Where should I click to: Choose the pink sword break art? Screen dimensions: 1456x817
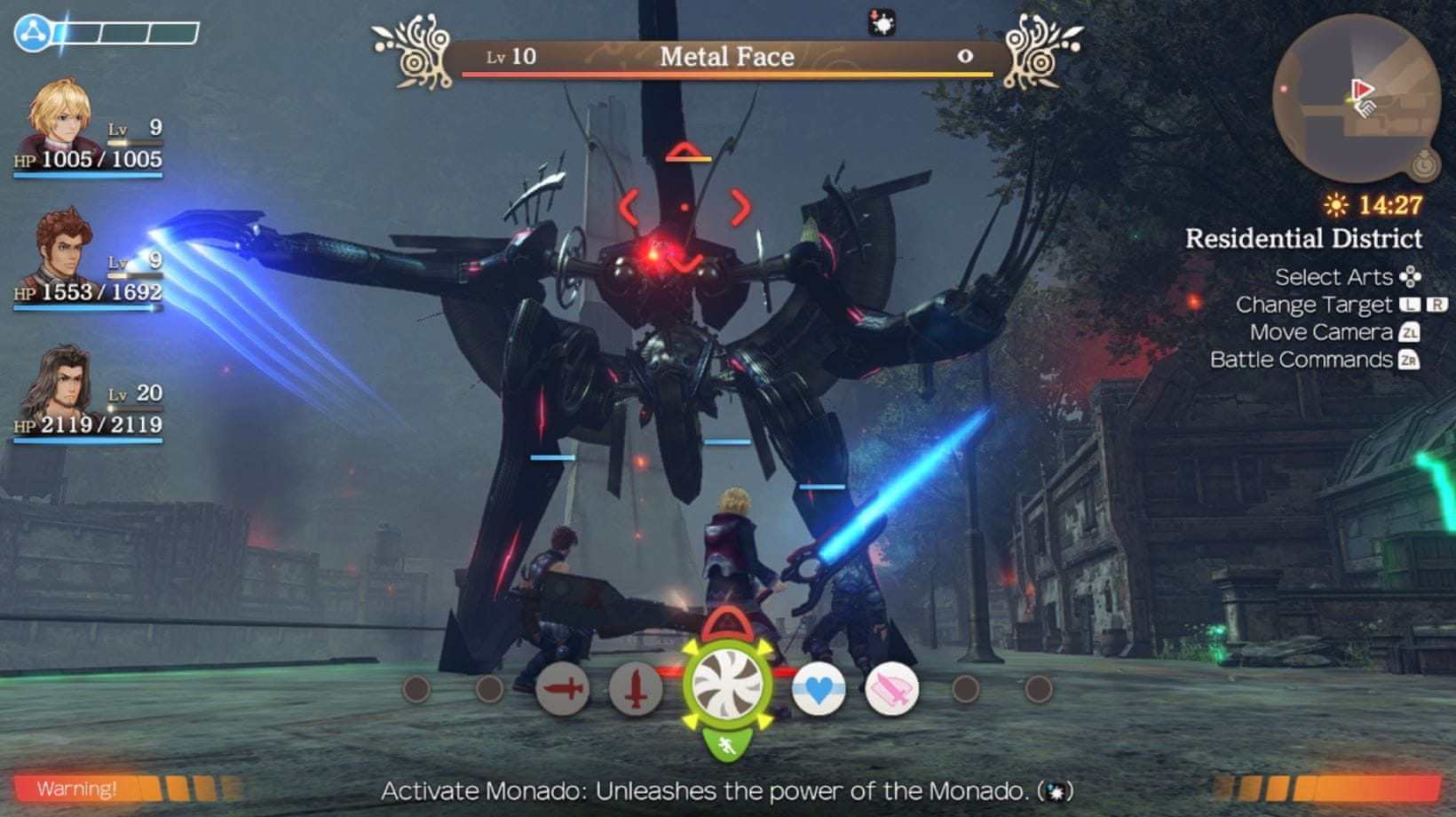[890, 688]
